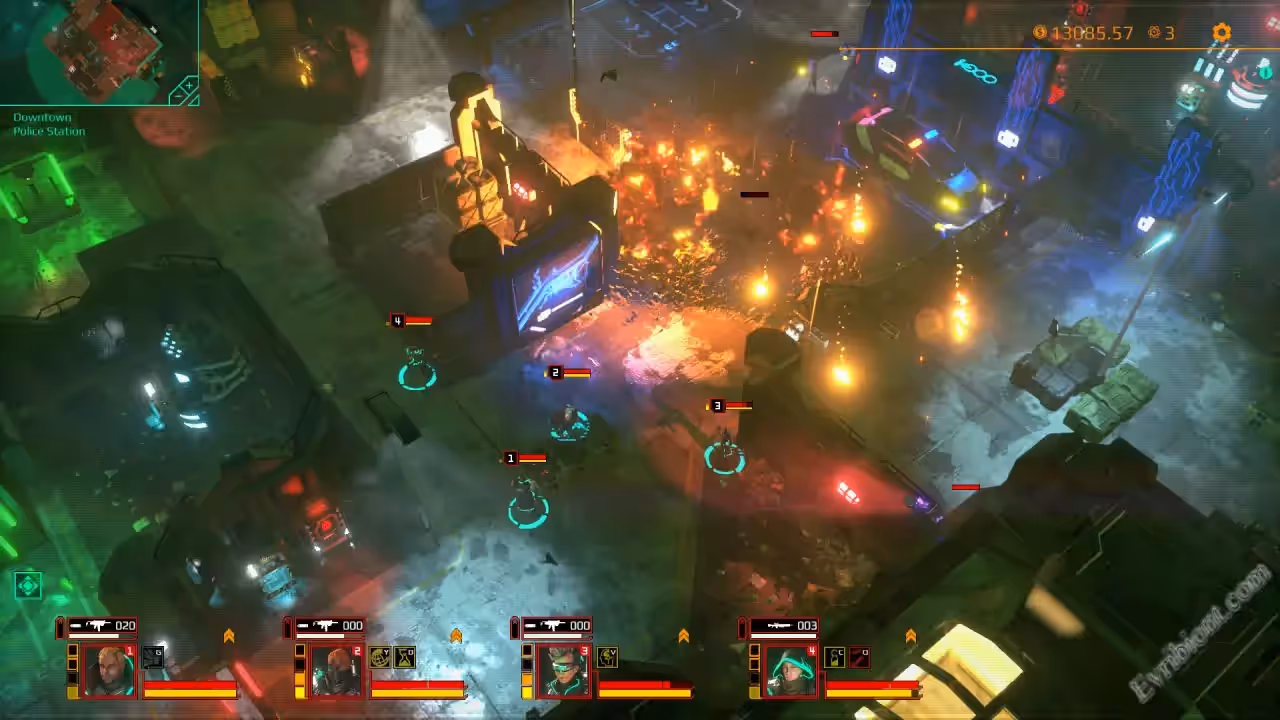Activate agent 2's globe ability icon
Screen dimensions: 1280x720
380,657
